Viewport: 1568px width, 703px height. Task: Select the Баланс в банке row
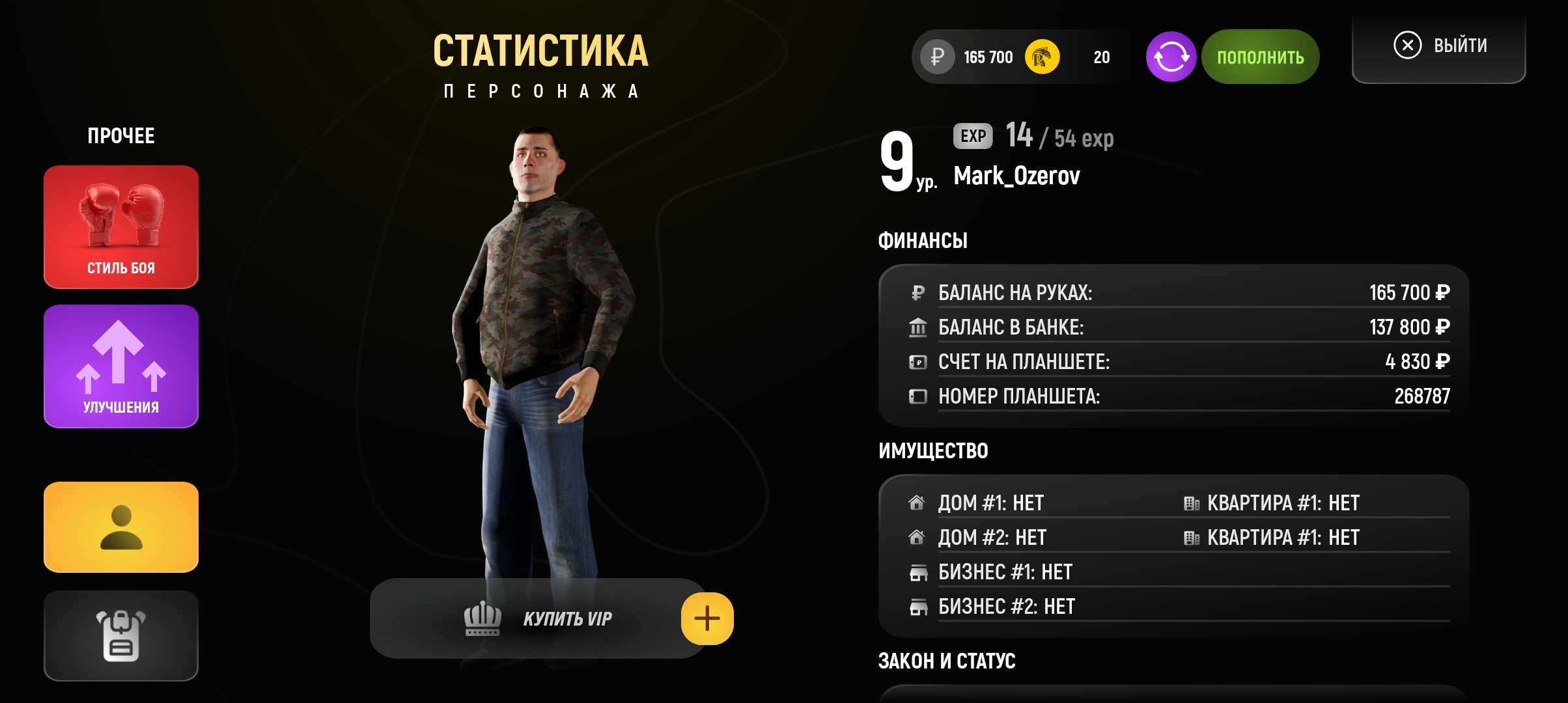point(1179,327)
